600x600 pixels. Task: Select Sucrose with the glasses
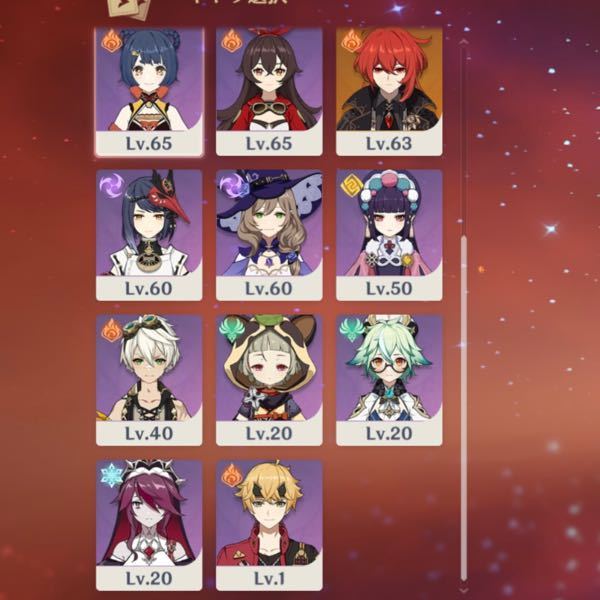(389, 379)
